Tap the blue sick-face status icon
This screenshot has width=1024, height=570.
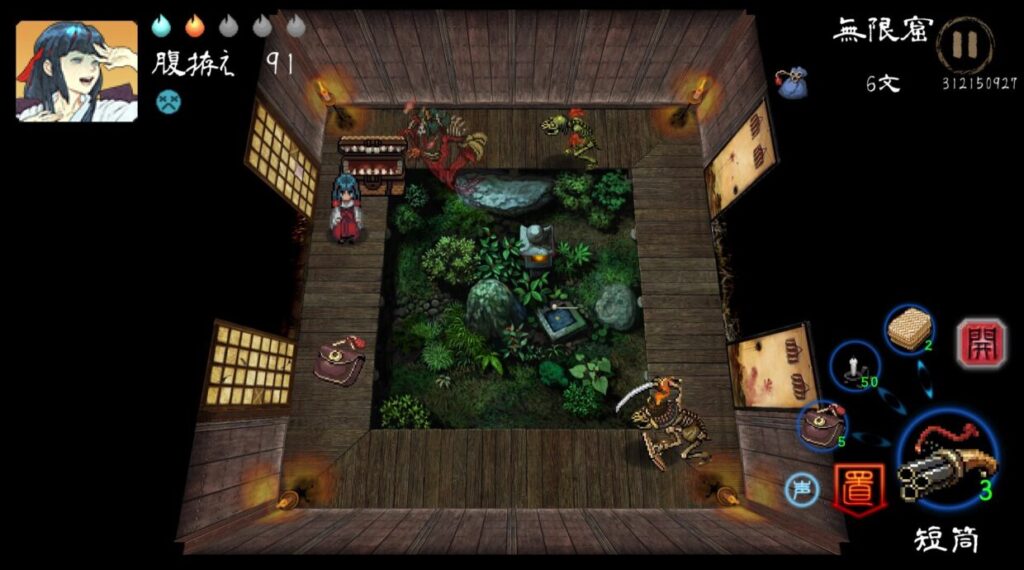click(x=167, y=100)
